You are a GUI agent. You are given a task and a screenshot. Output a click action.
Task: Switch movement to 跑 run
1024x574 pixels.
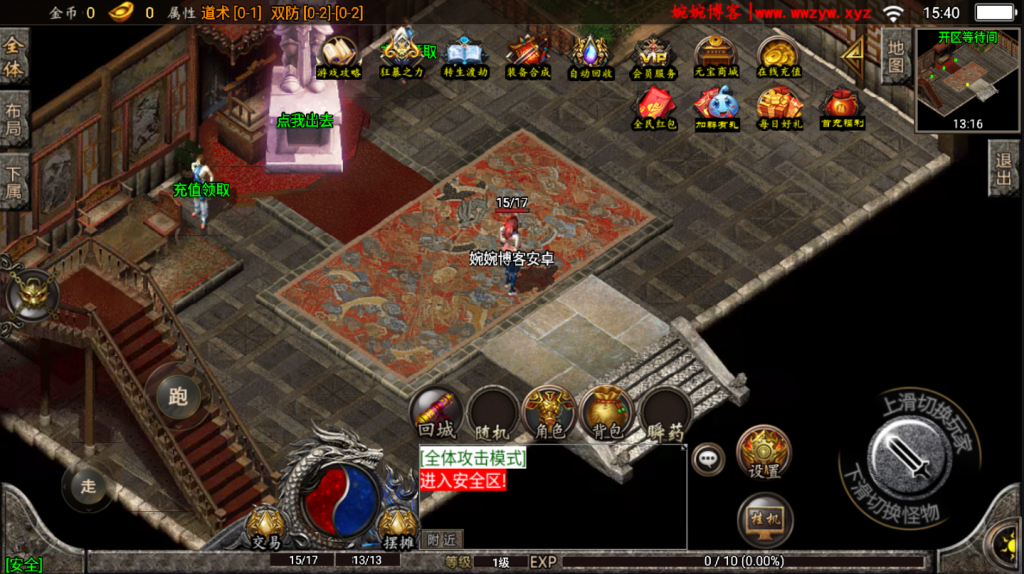(178, 396)
